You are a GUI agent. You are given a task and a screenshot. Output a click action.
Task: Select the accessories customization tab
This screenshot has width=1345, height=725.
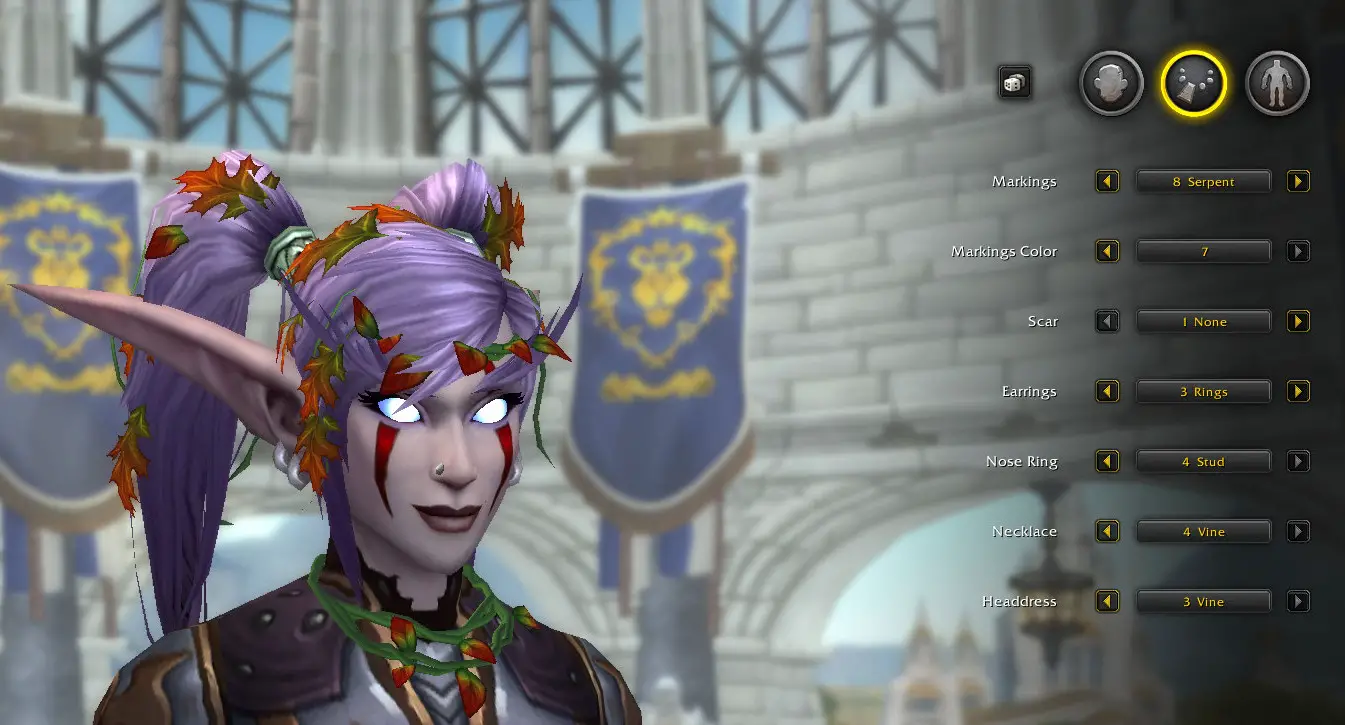pos(1194,84)
